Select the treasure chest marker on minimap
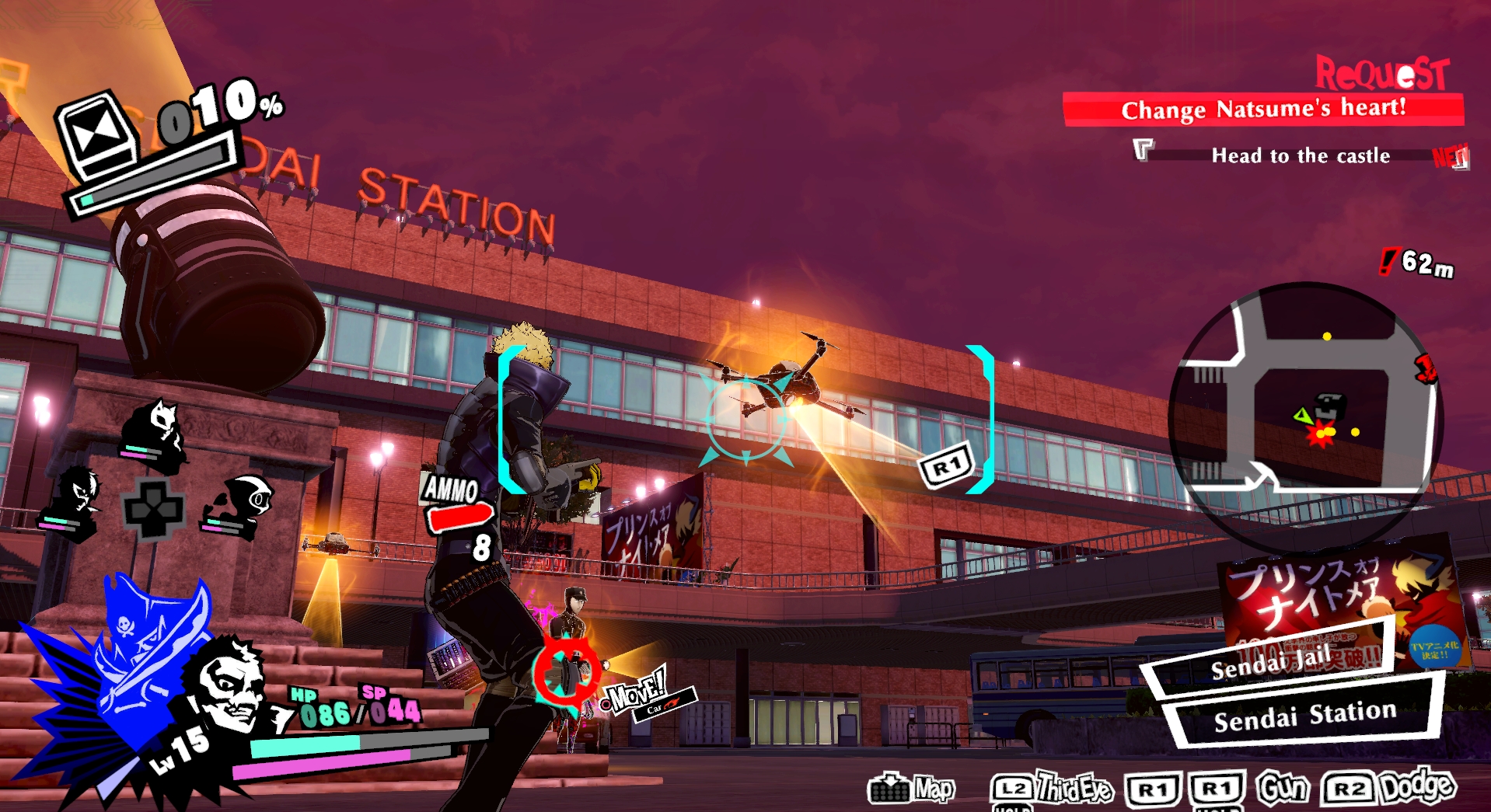Viewport: 1491px width, 812px height. [1329, 405]
